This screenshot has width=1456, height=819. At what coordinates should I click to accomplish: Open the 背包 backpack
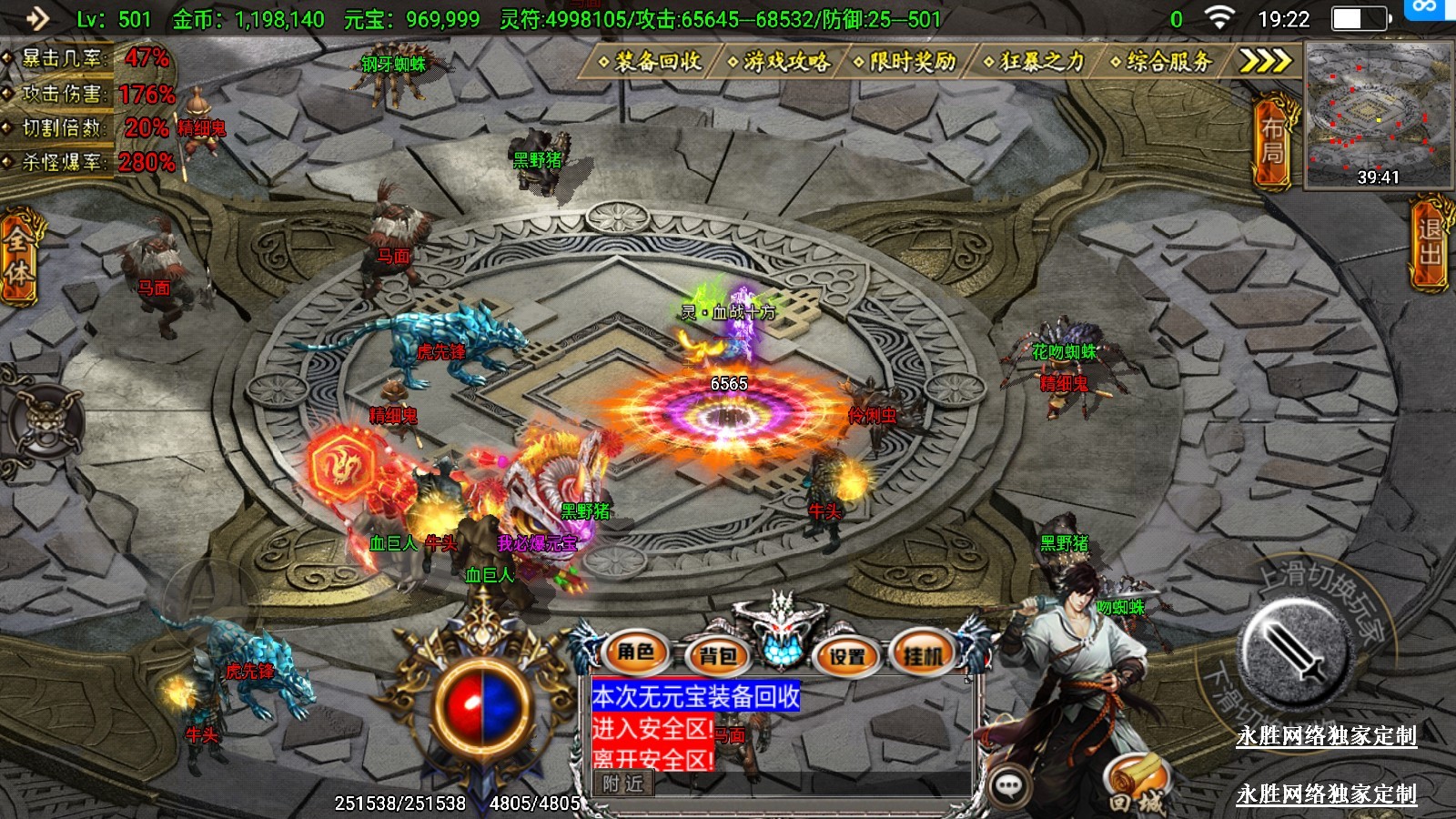(718, 655)
